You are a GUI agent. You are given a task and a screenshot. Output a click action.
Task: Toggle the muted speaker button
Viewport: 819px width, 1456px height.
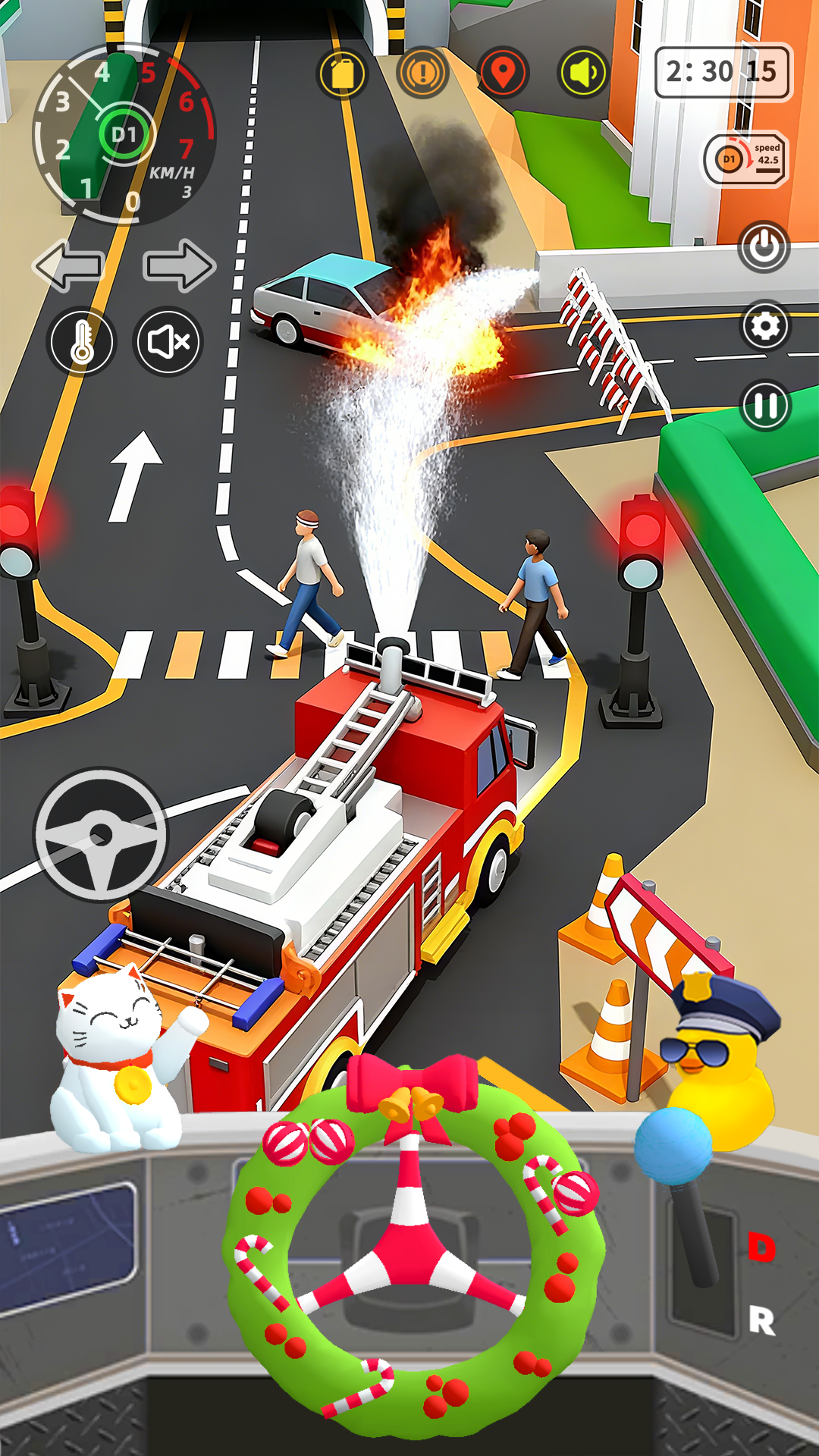pos(168,342)
